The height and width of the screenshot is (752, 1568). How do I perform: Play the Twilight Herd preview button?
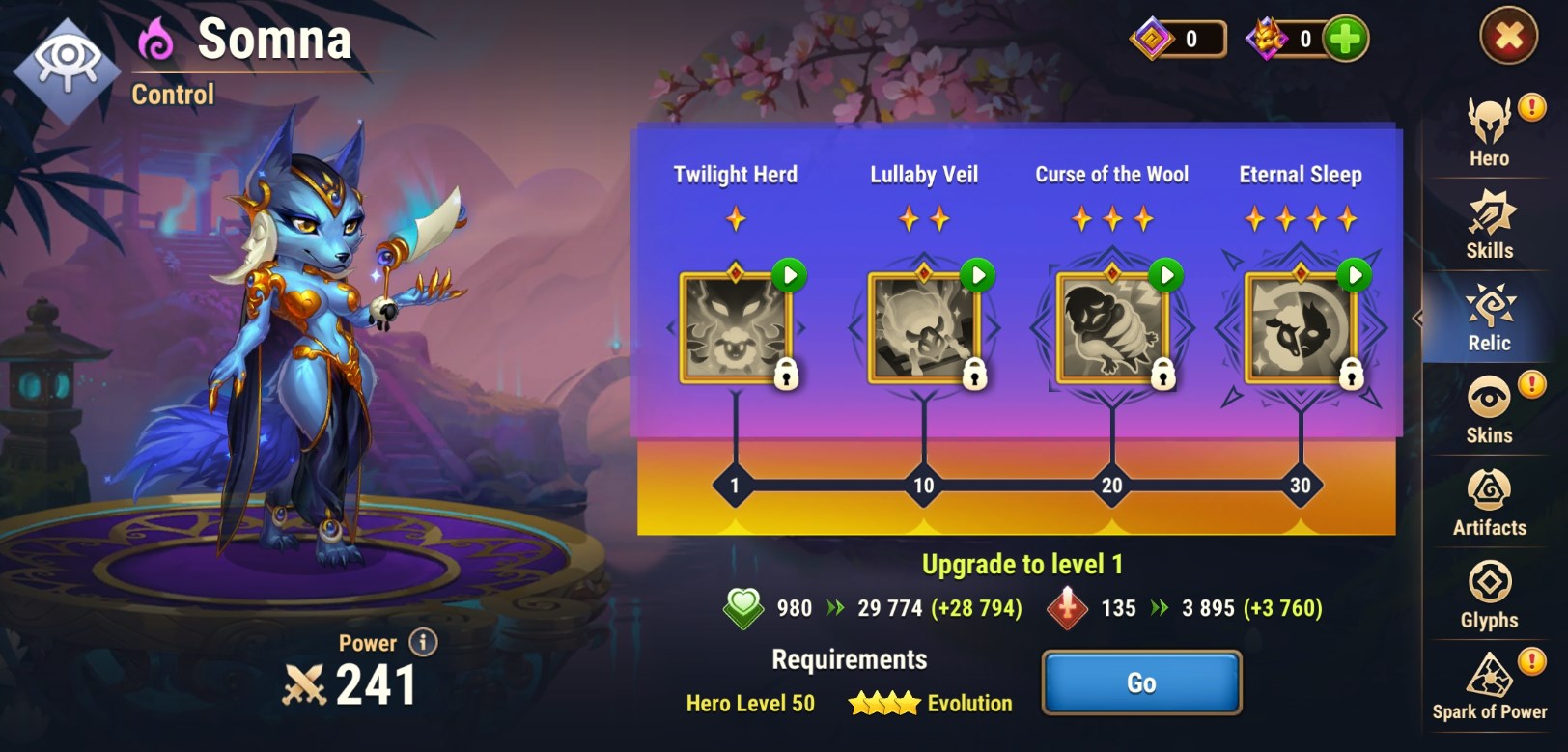click(x=788, y=274)
